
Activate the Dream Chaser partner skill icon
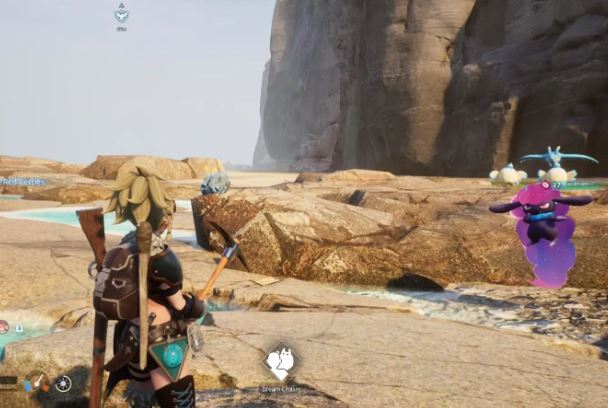pyautogui.click(x=279, y=362)
